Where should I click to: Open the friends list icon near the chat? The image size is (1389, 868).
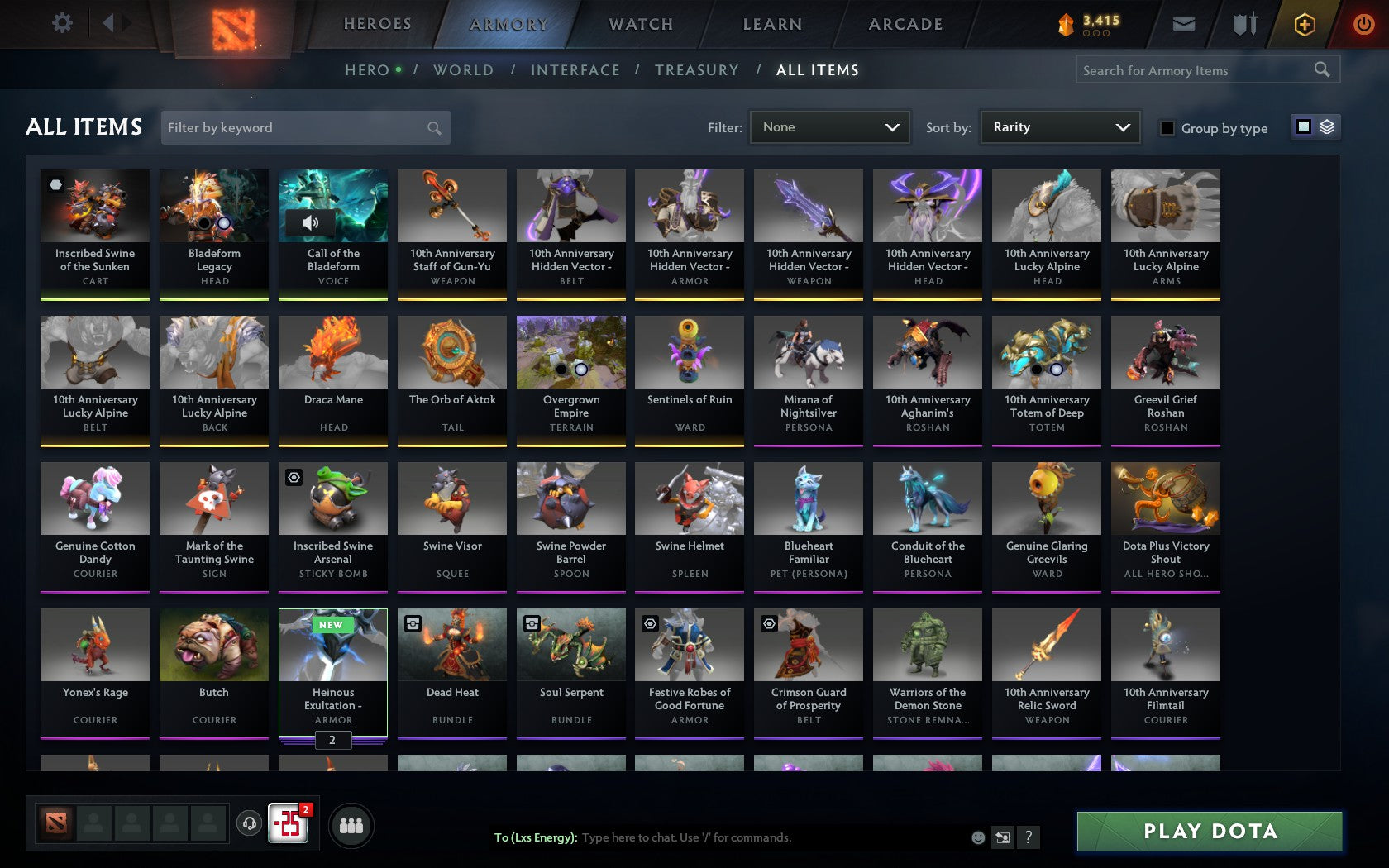click(x=352, y=824)
